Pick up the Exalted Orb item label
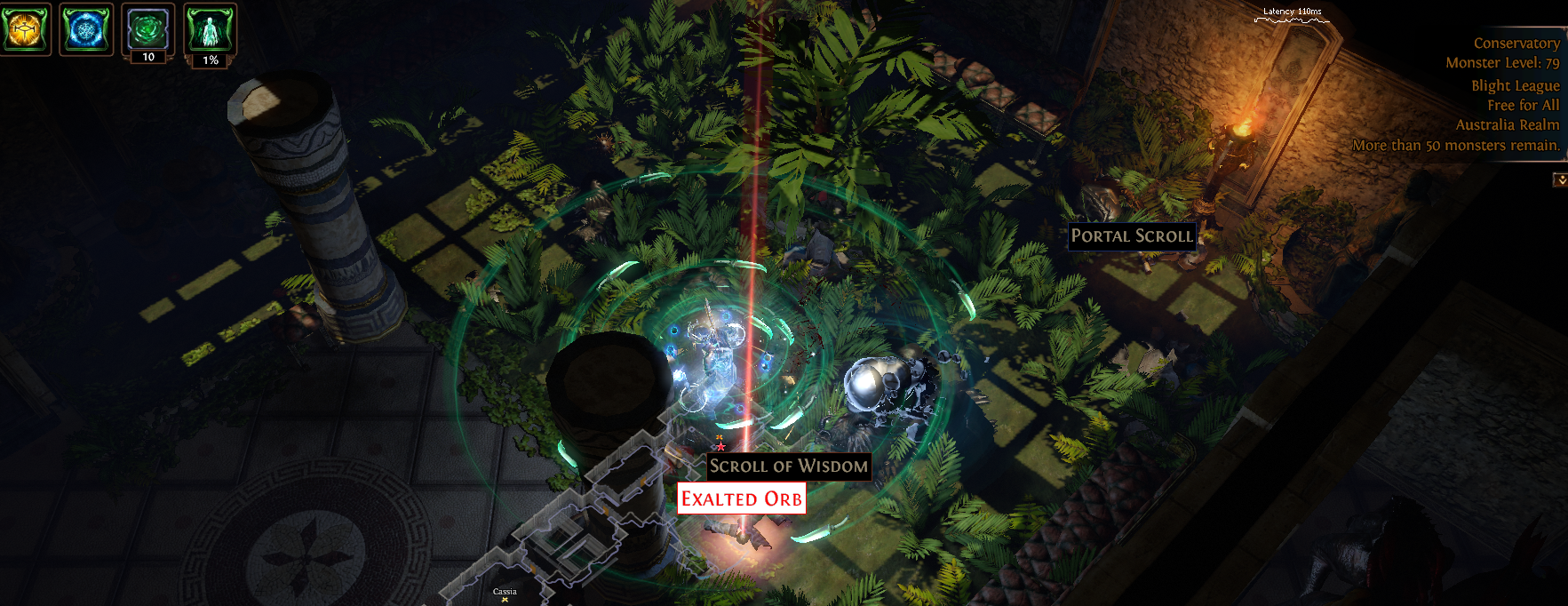The height and width of the screenshot is (606, 1568). (741, 498)
